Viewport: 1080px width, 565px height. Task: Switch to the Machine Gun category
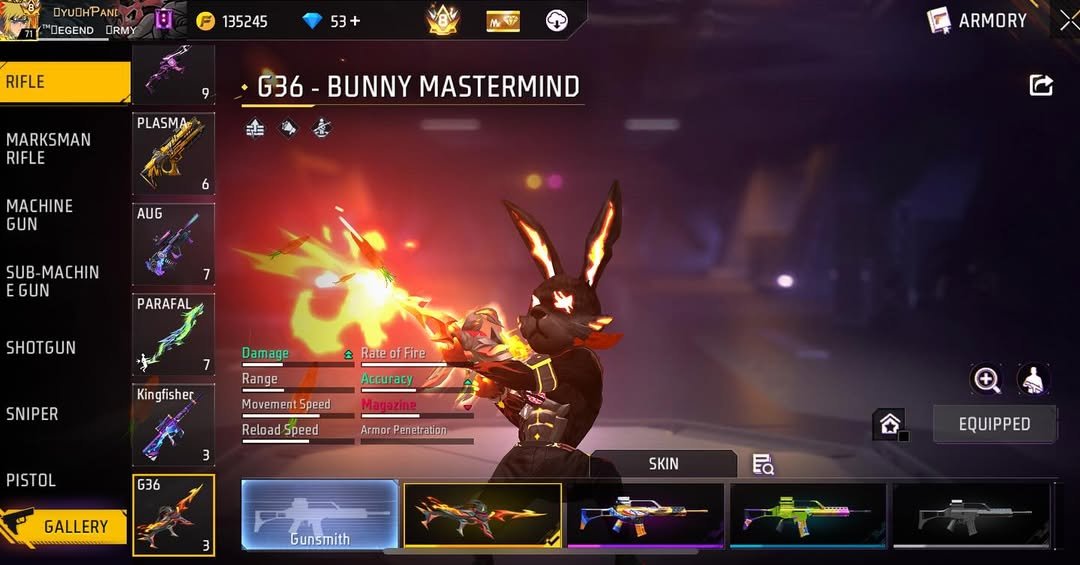[40, 215]
